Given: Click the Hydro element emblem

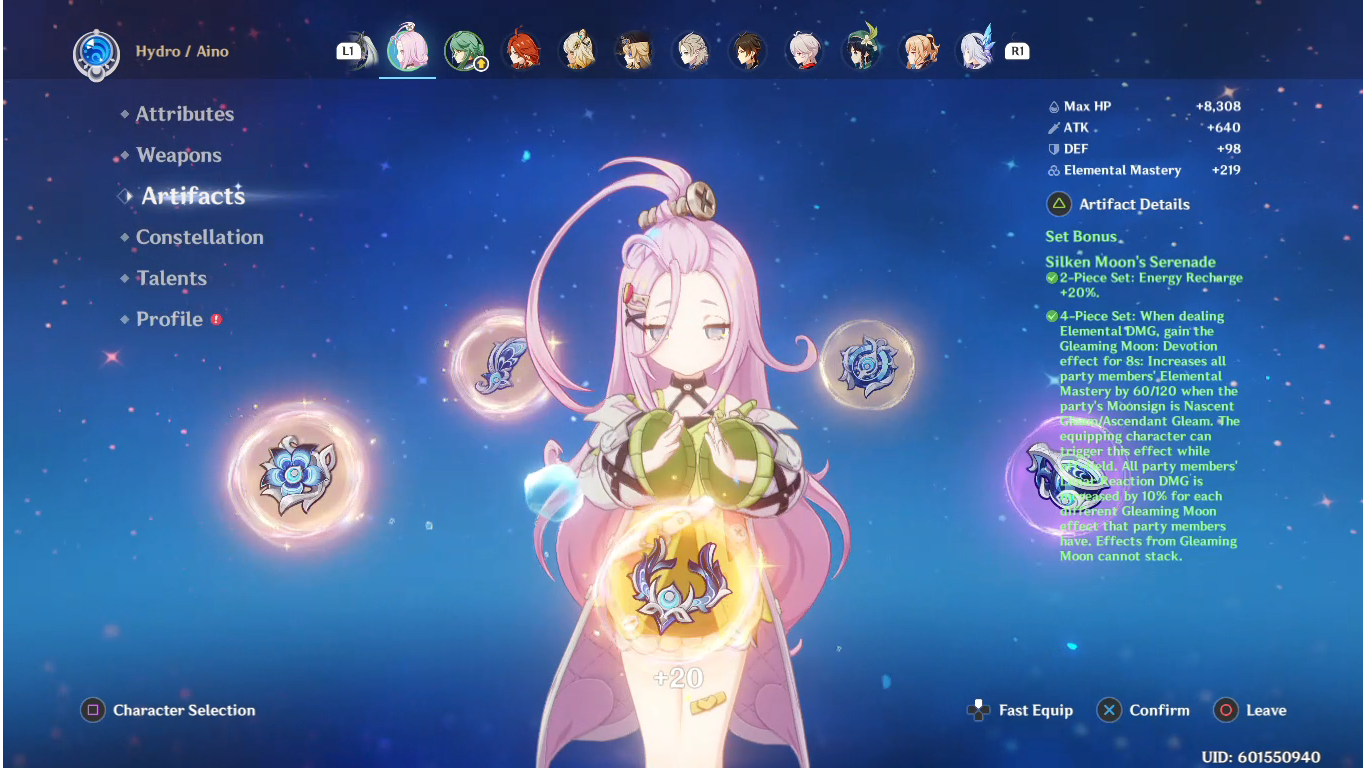Looking at the screenshot, I should [97, 52].
